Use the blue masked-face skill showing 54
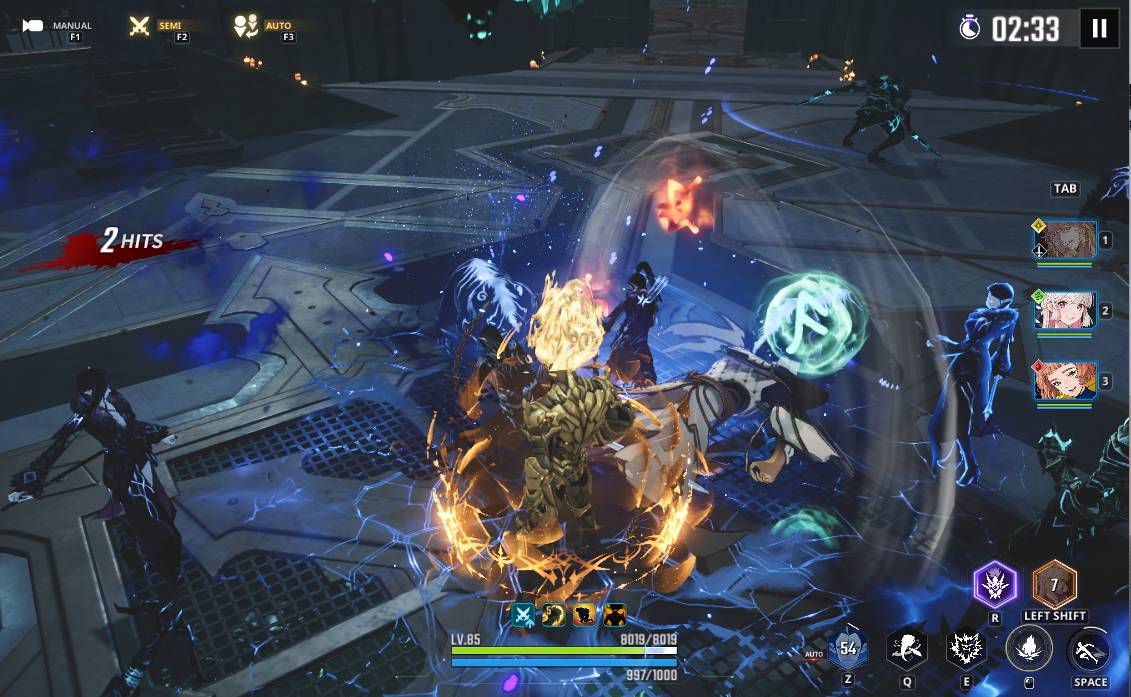The image size is (1131, 697). [848, 648]
